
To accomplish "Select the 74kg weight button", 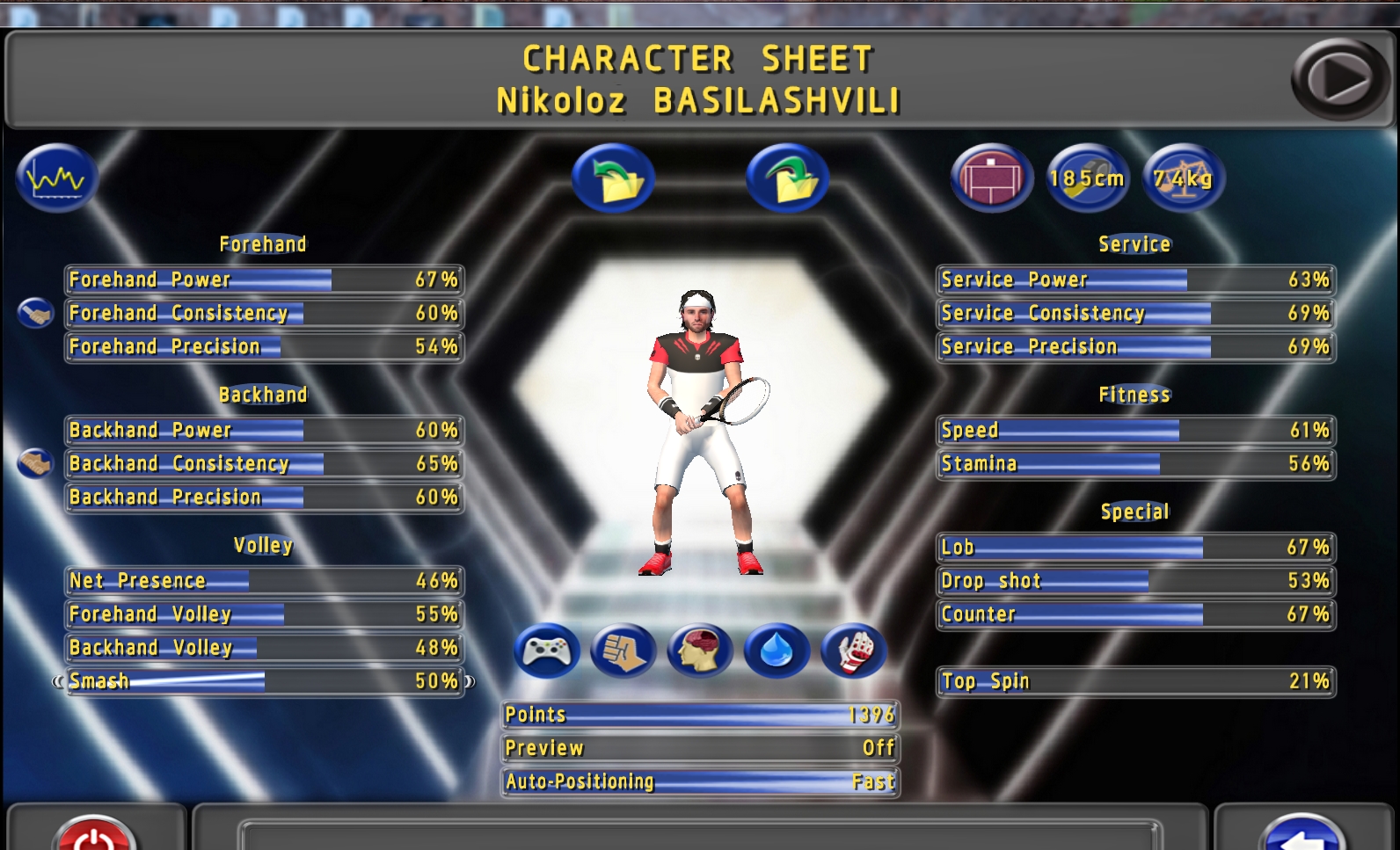I will (x=1183, y=178).
